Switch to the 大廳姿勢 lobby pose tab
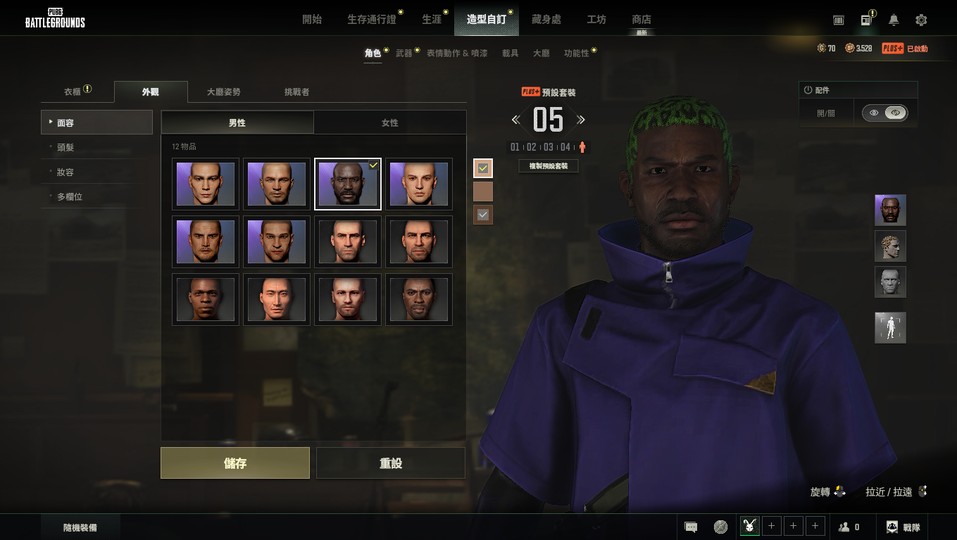 (x=224, y=92)
